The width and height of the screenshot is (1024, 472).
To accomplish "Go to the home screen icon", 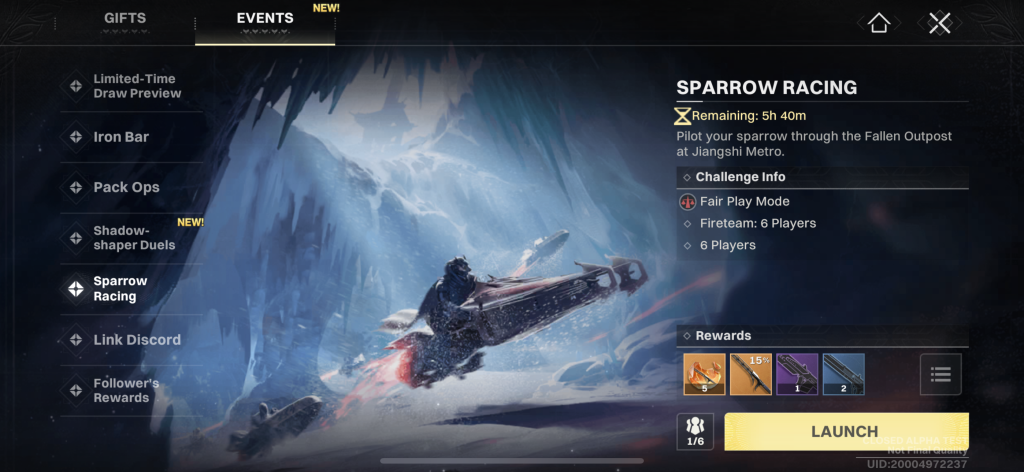I will 879,23.
